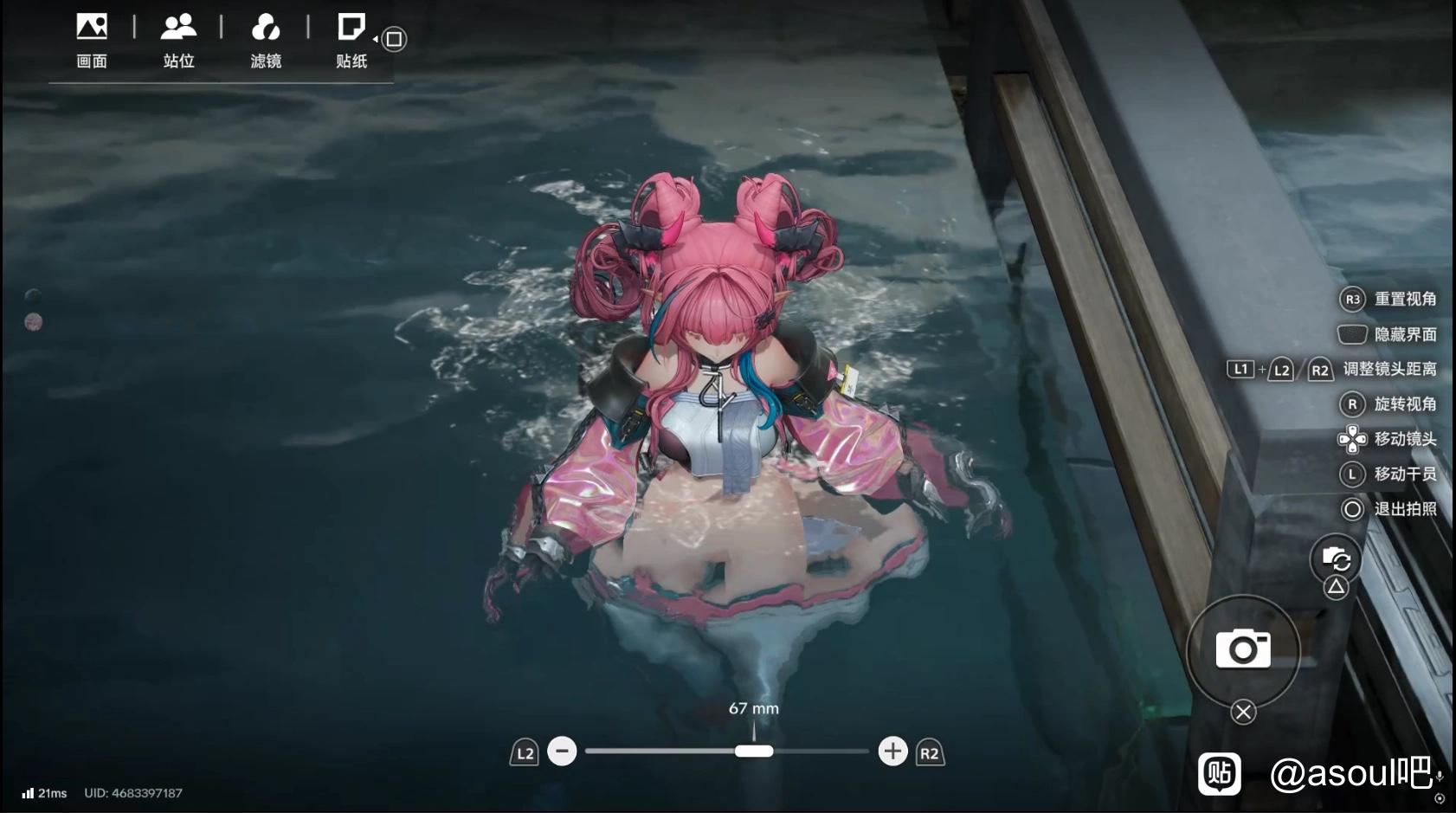This screenshot has width=1456, height=813.
Task: Decrease focal length with the minus button
Action: (562, 751)
